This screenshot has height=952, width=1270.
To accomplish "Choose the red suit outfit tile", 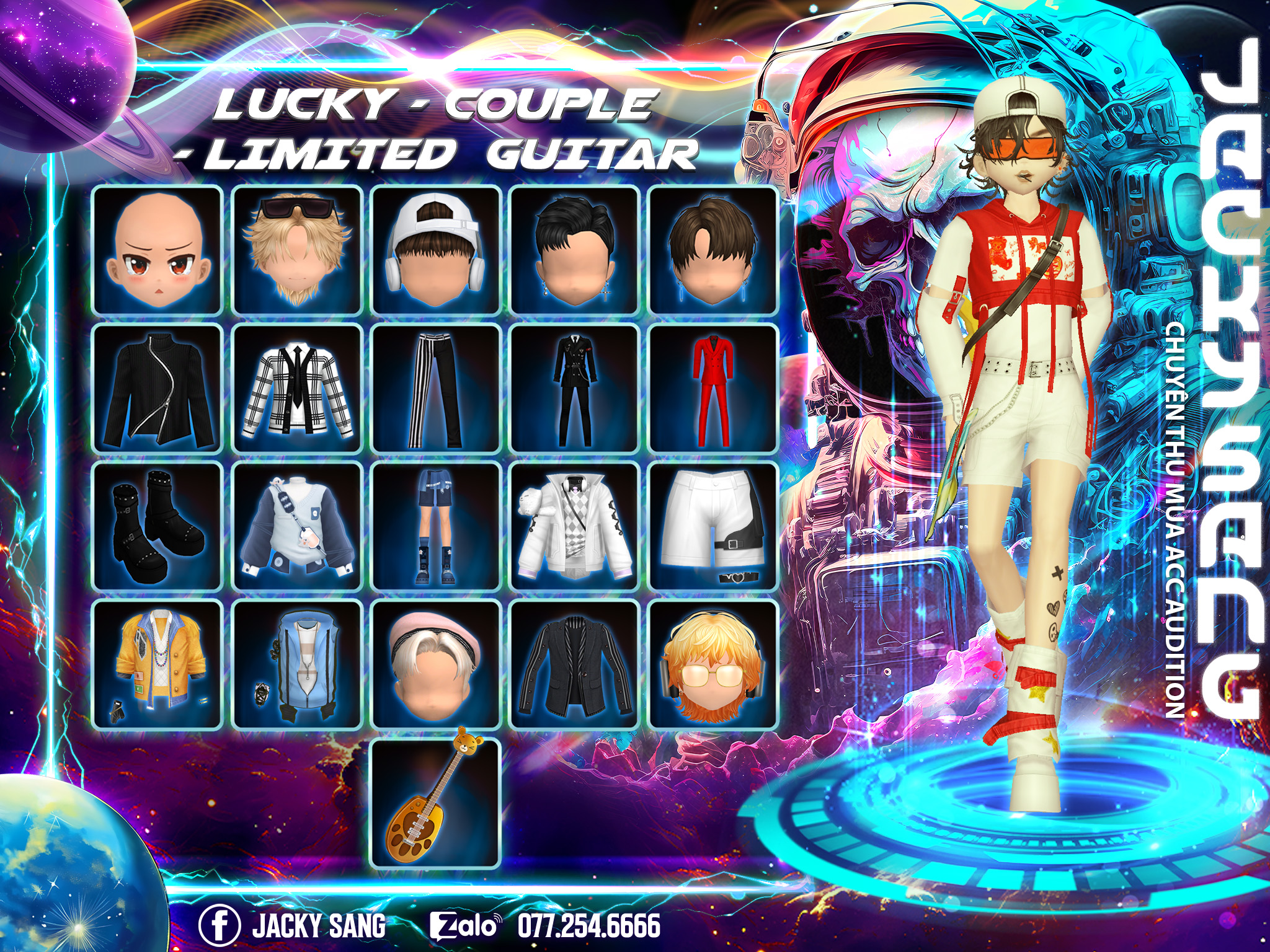I will [x=713, y=389].
